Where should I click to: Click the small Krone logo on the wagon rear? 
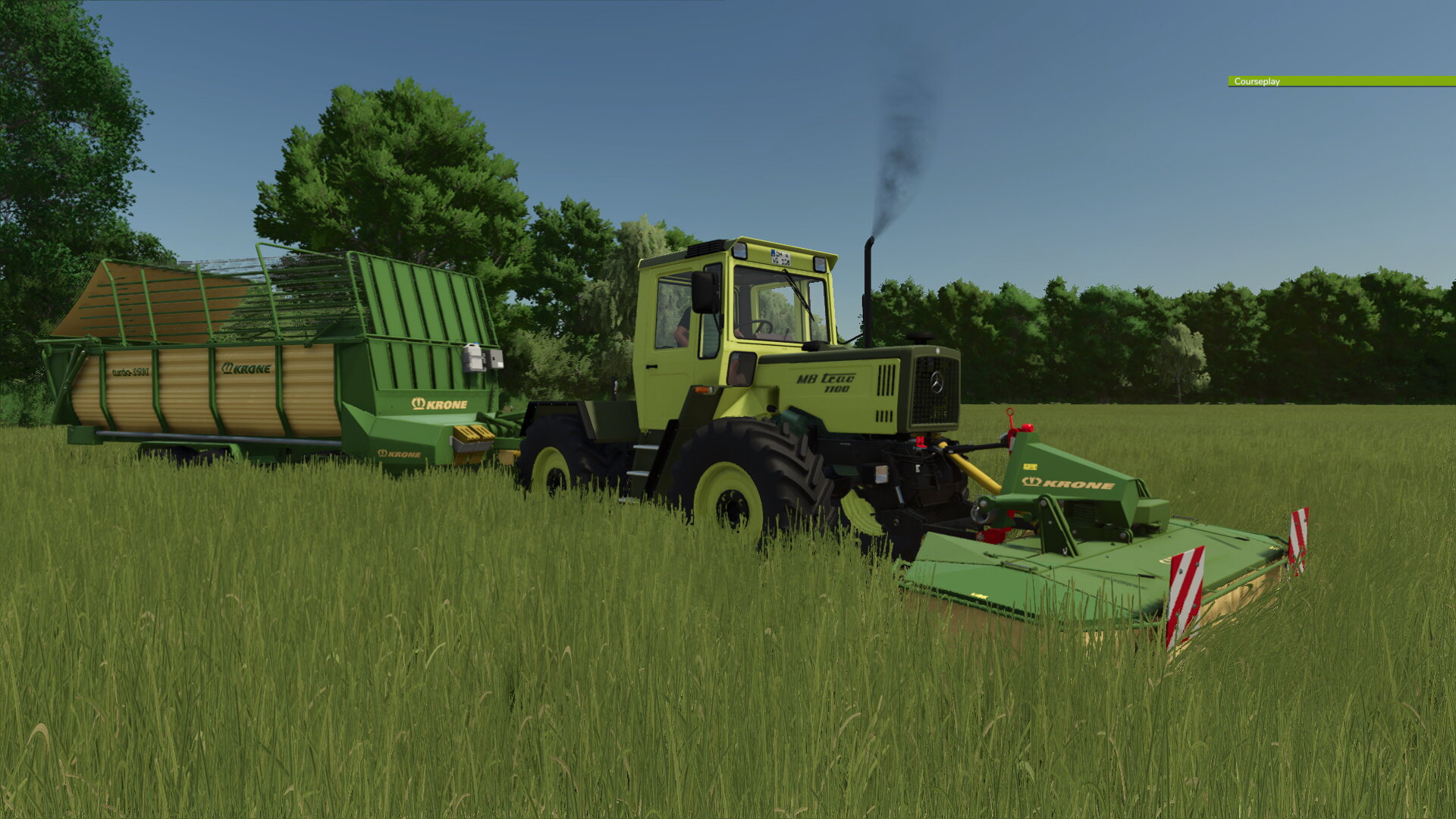(x=400, y=453)
